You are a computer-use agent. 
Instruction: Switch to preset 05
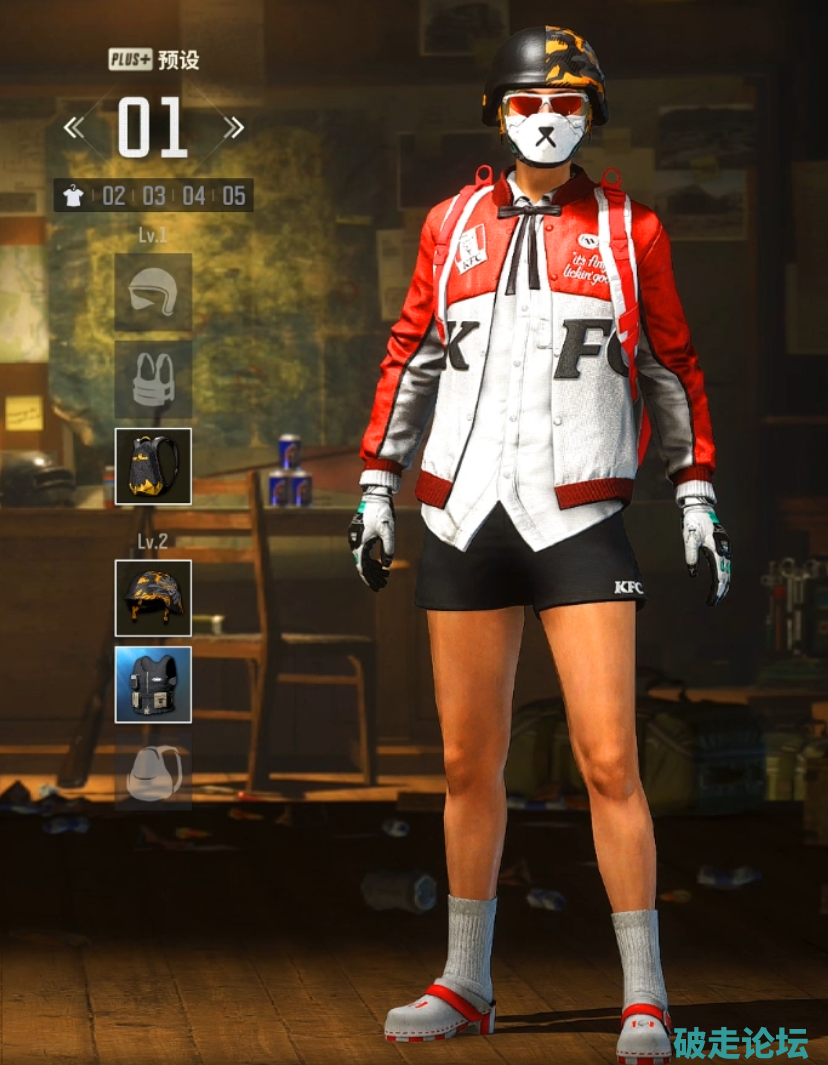click(234, 196)
